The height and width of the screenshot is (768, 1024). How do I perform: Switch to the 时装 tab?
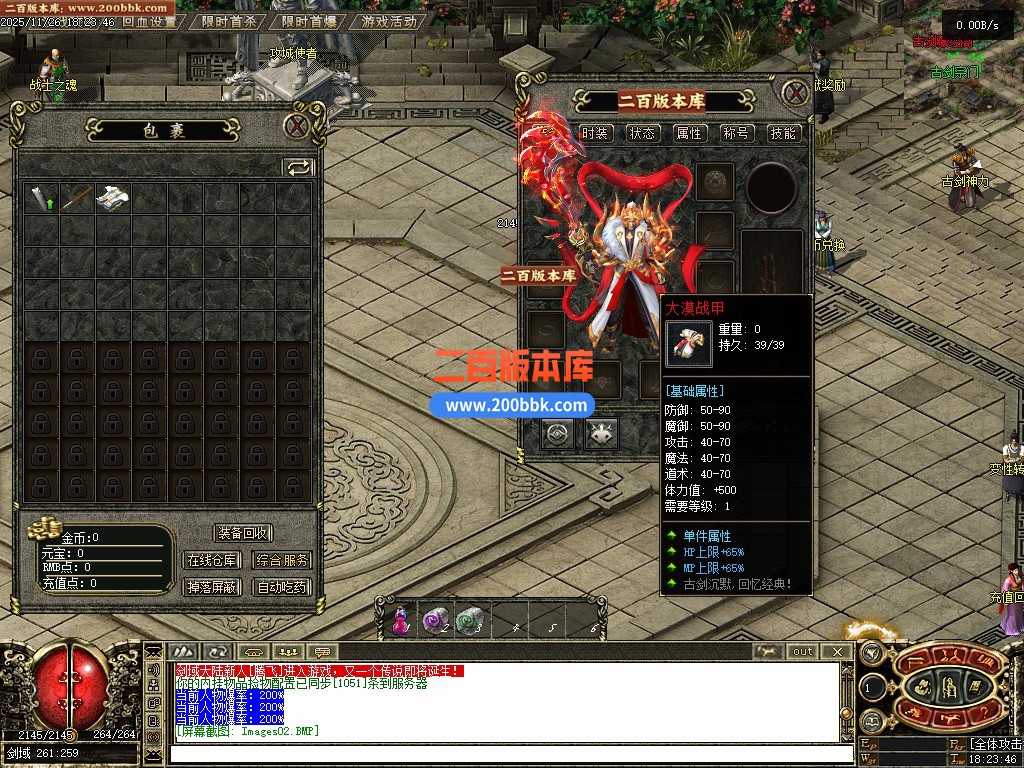click(x=595, y=133)
